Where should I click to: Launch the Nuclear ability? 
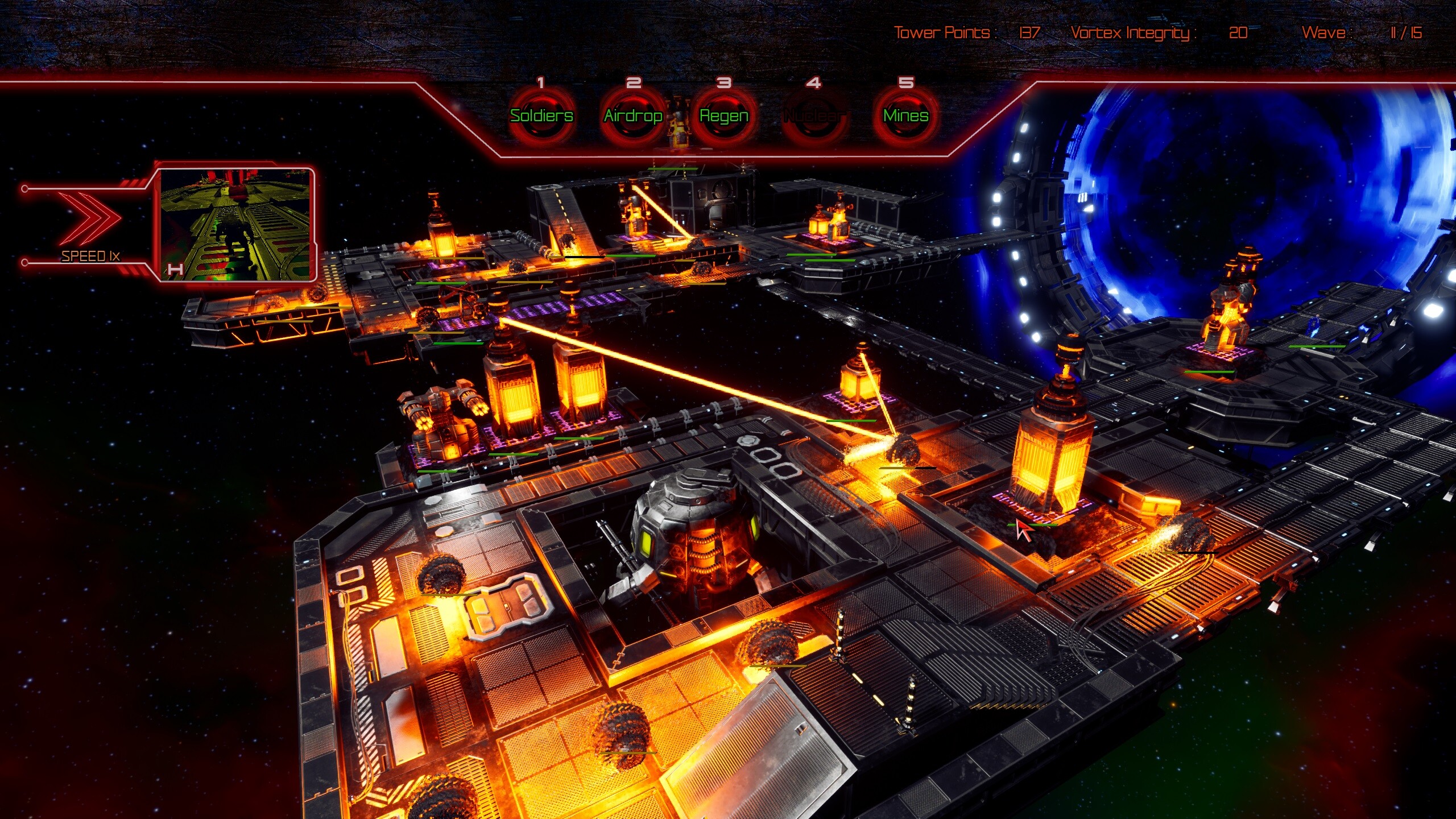[816, 116]
